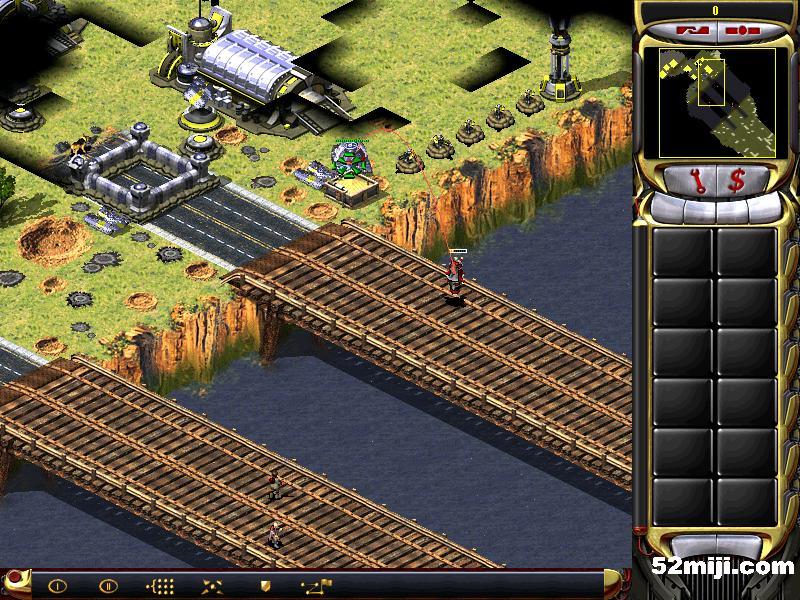Screen dimensions: 800x600
Task: Select the team II command icon
Action: [108, 585]
